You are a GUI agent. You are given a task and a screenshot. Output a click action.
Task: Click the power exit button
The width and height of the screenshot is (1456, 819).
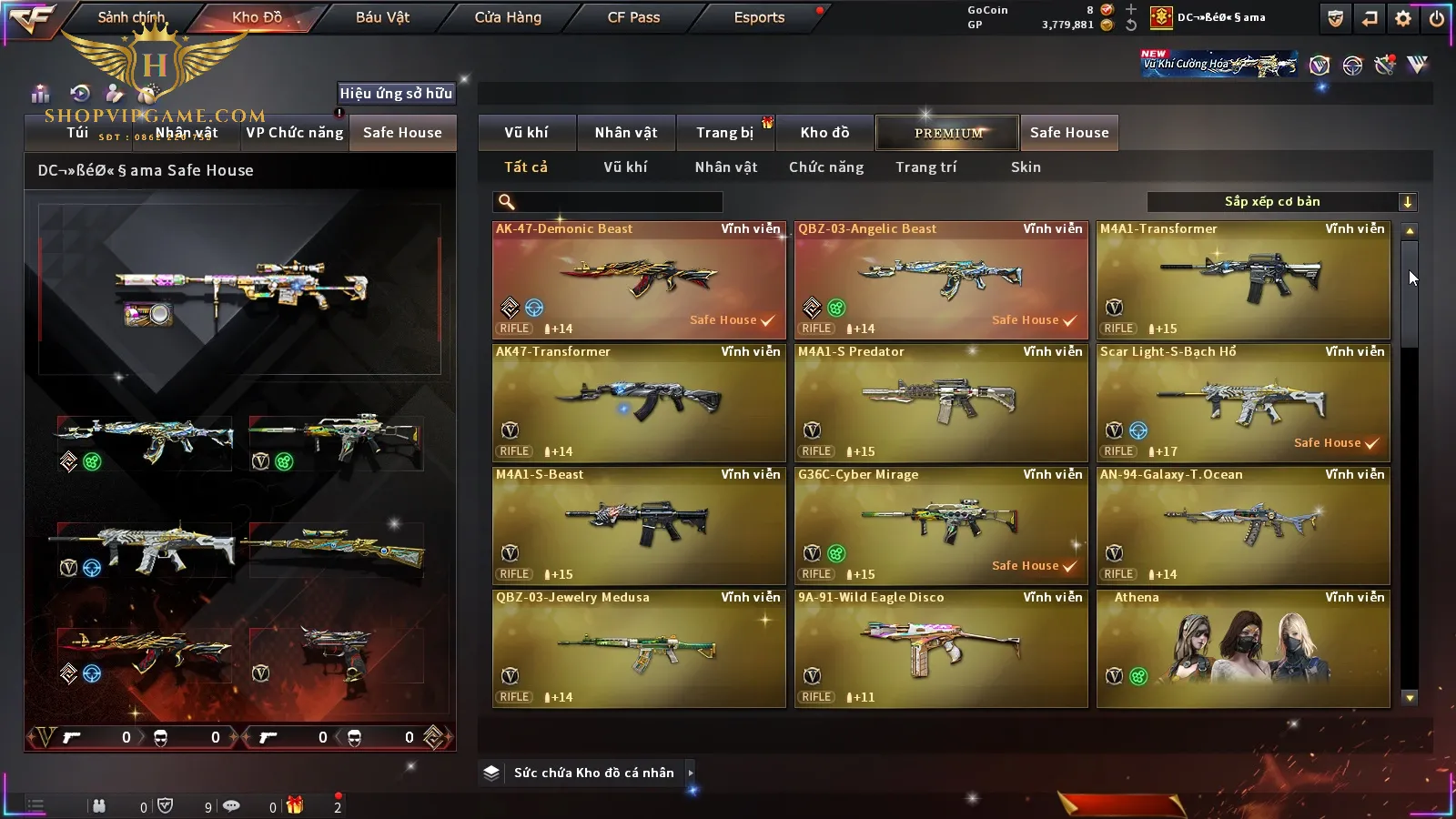click(x=1437, y=18)
